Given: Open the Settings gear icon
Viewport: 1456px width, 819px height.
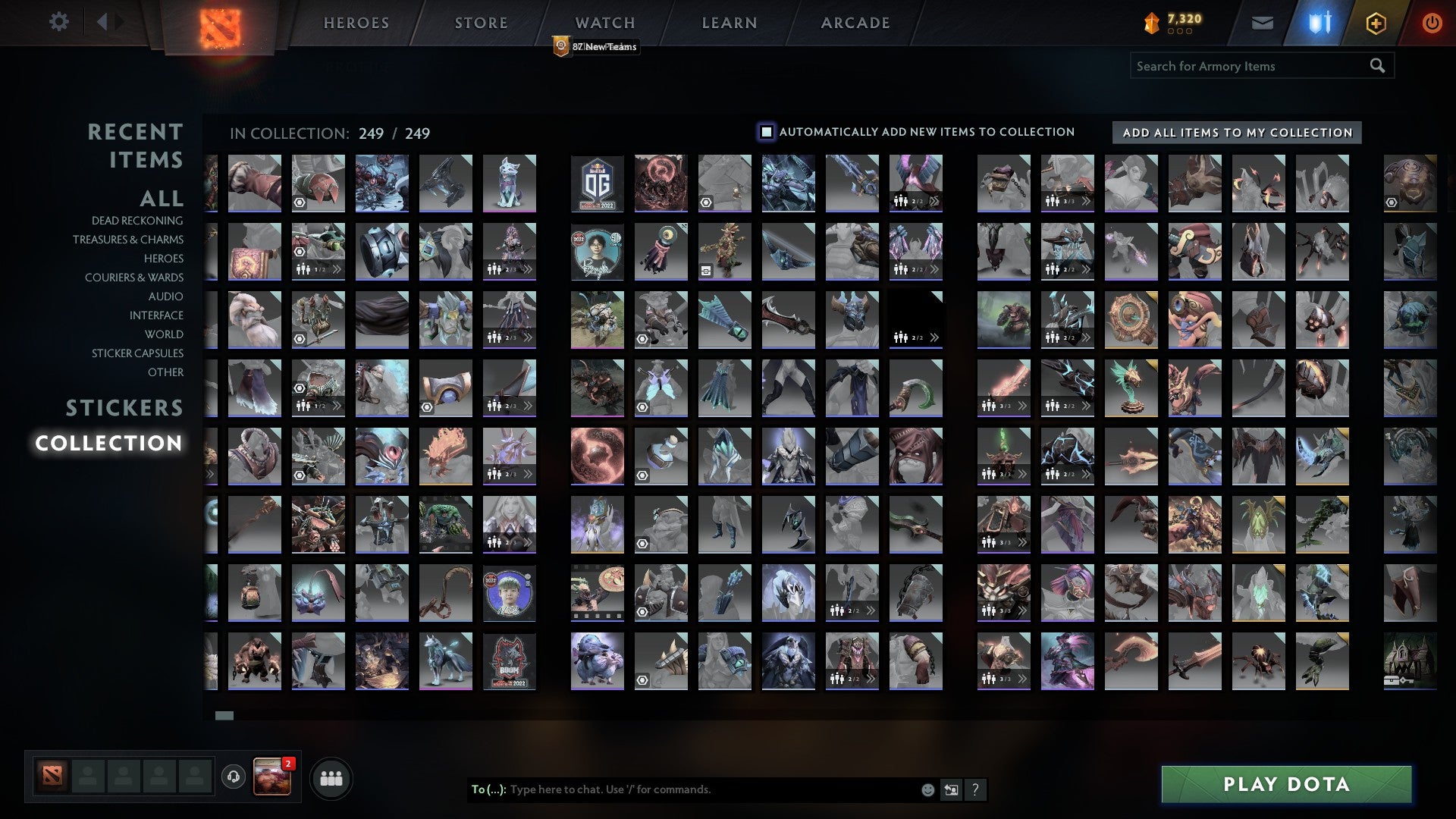Looking at the screenshot, I should tap(58, 22).
